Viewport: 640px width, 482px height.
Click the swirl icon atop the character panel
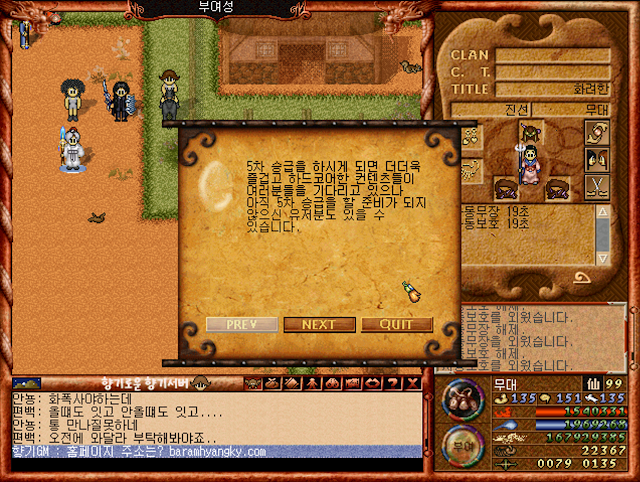[597, 132]
